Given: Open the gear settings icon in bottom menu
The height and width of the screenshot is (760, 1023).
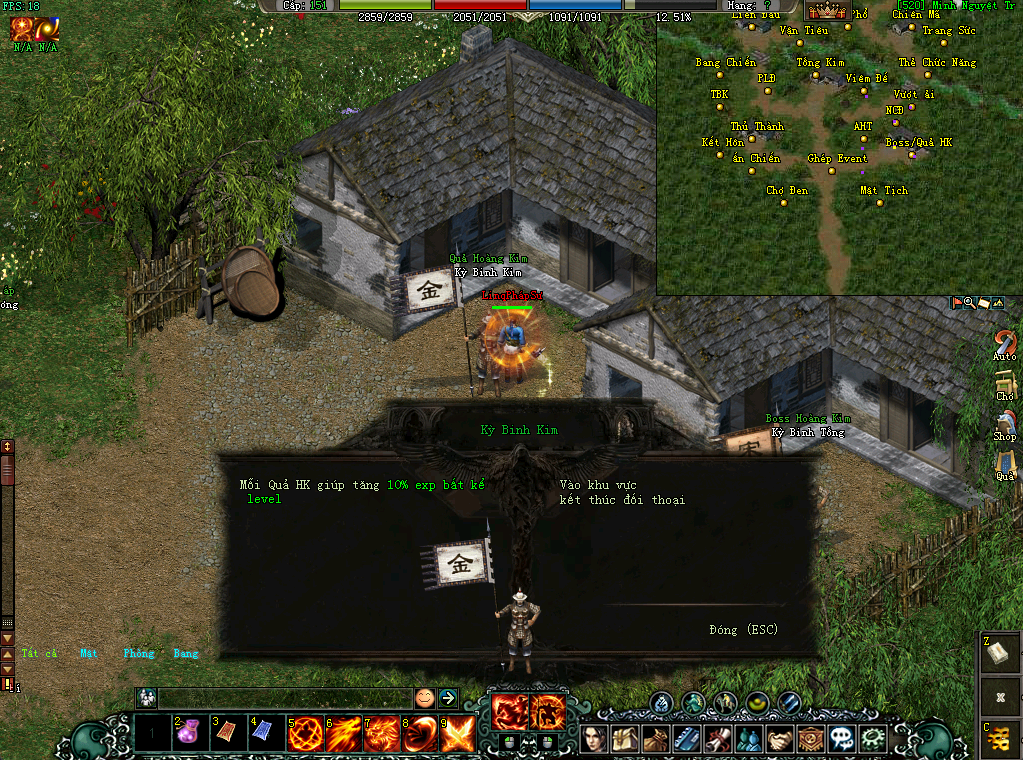Looking at the screenshot, I should pos(873,739).
